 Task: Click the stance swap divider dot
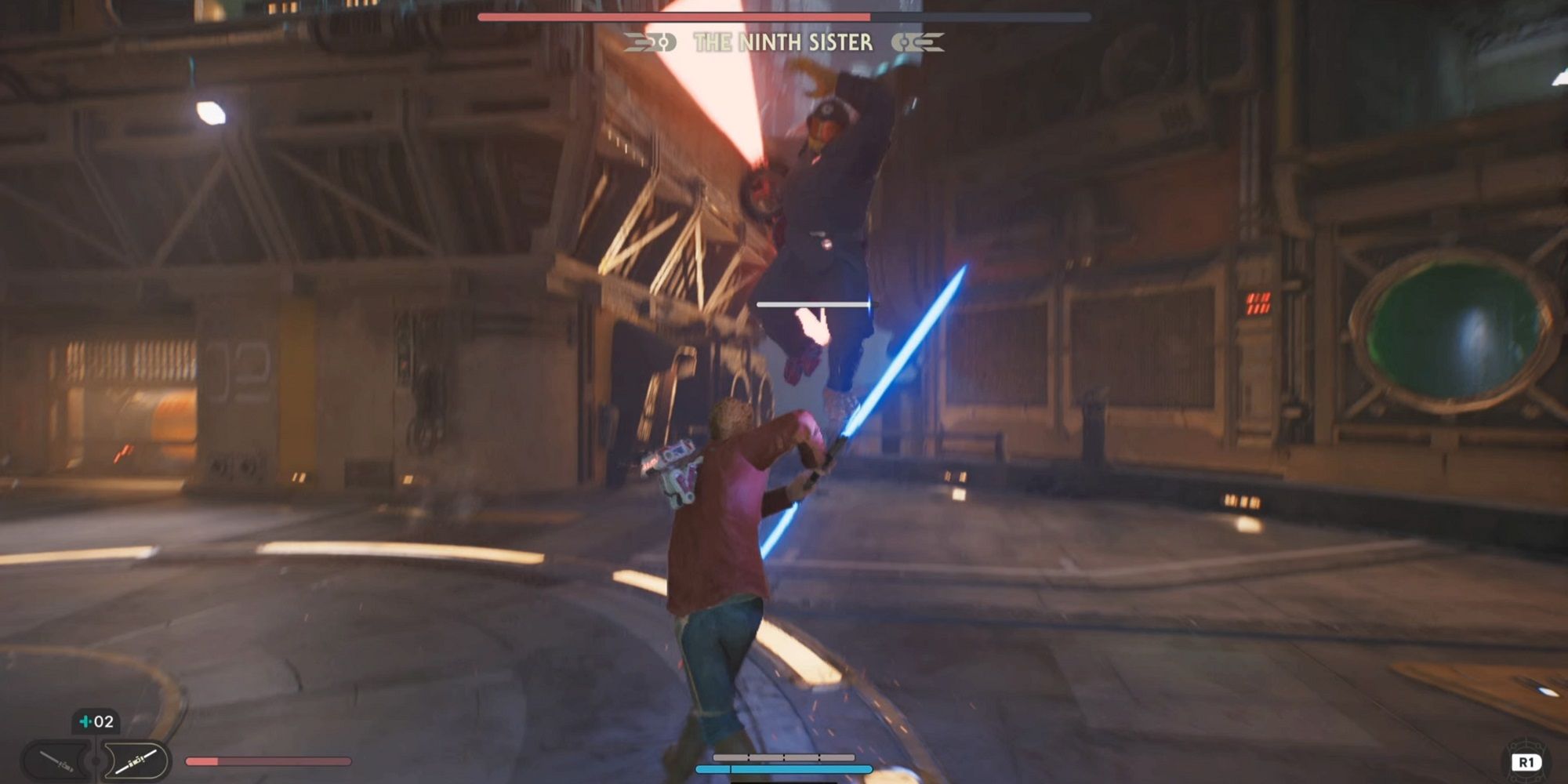coord(94,759)
